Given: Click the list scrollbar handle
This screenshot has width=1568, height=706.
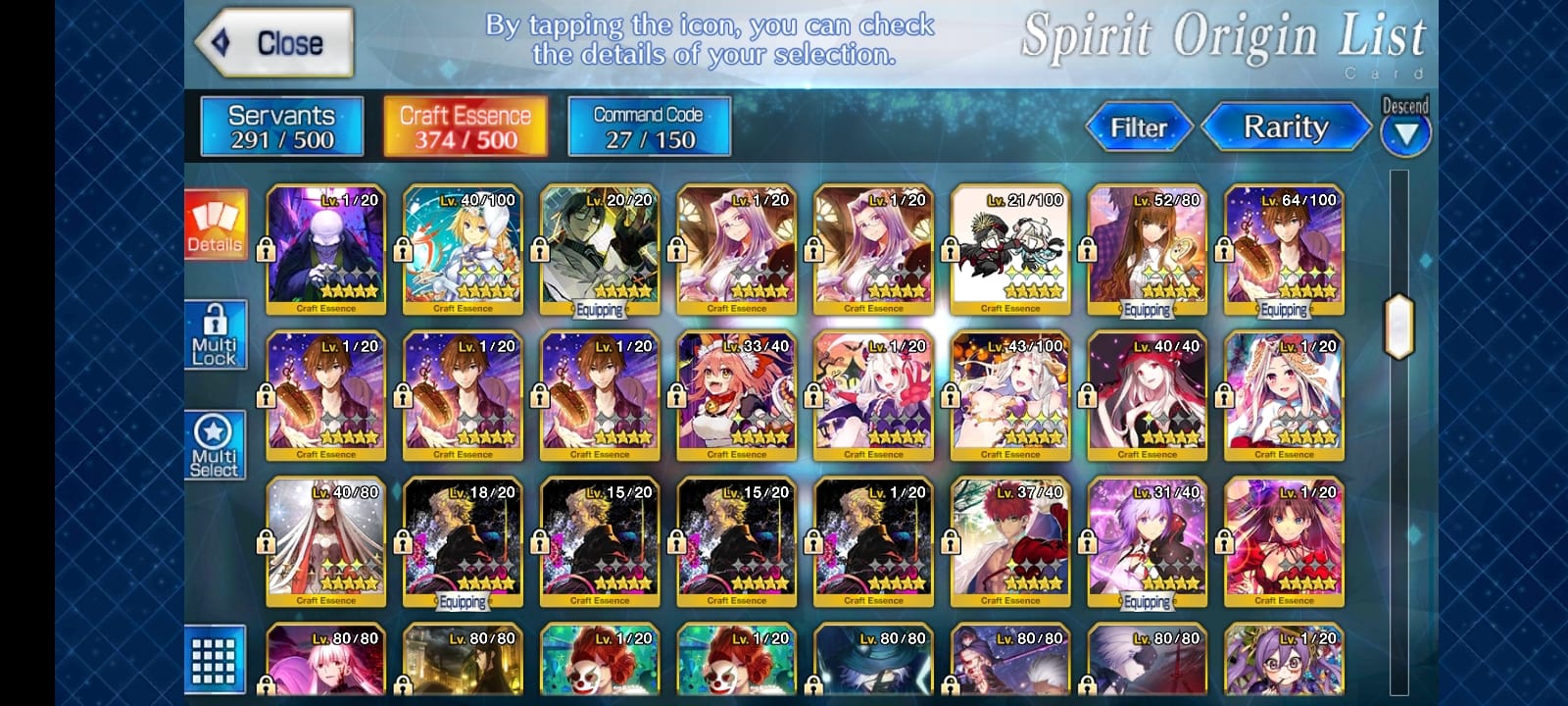Looking at the screenshot, I should click(x=1399, y=327).
